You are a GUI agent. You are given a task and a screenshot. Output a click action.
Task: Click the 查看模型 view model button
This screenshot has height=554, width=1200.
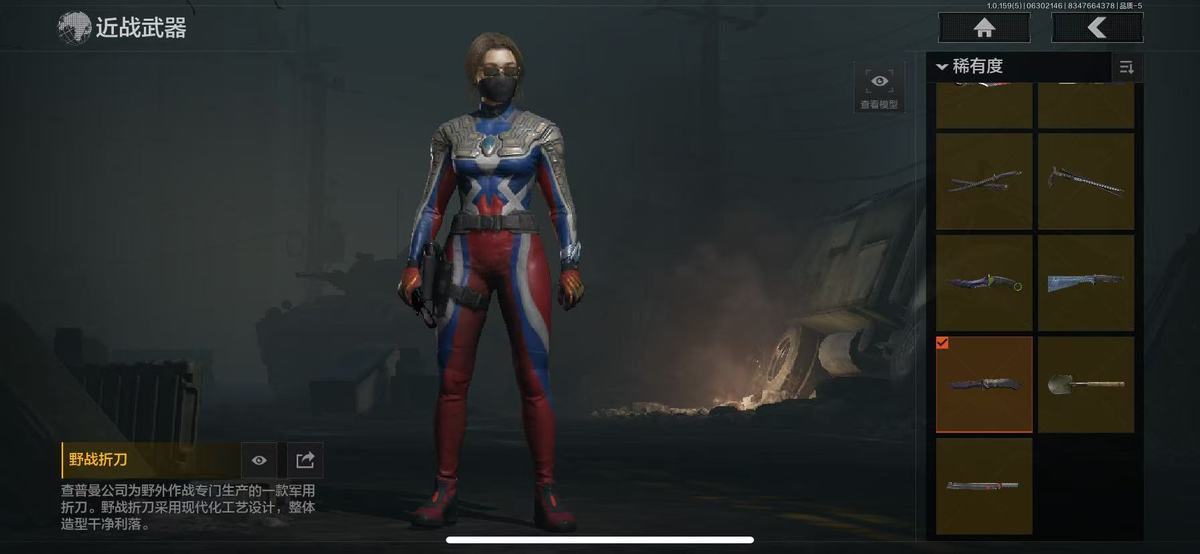879,88
